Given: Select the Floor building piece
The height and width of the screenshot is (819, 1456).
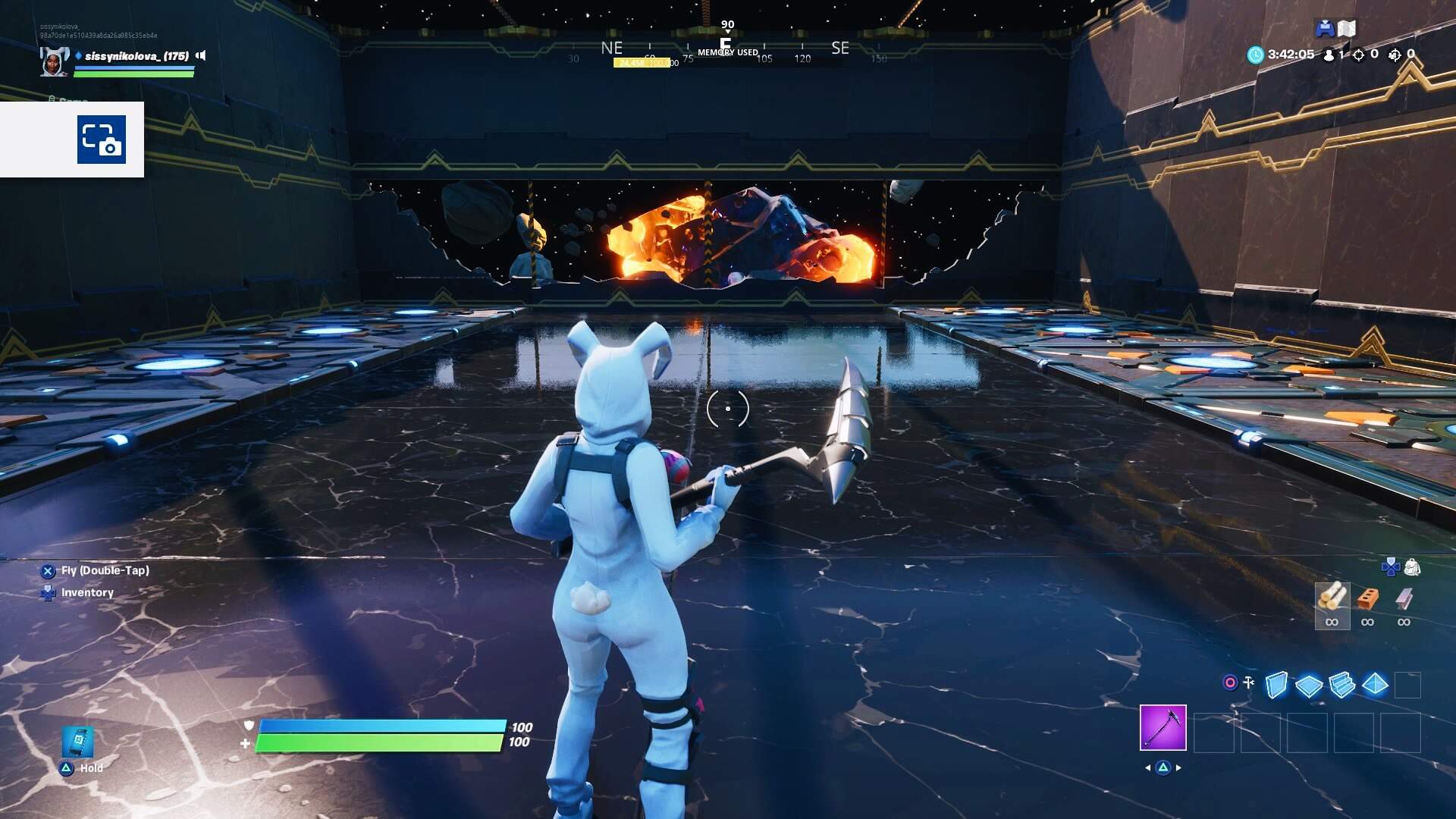Looking at the screenshot, I should [1309, 684].
